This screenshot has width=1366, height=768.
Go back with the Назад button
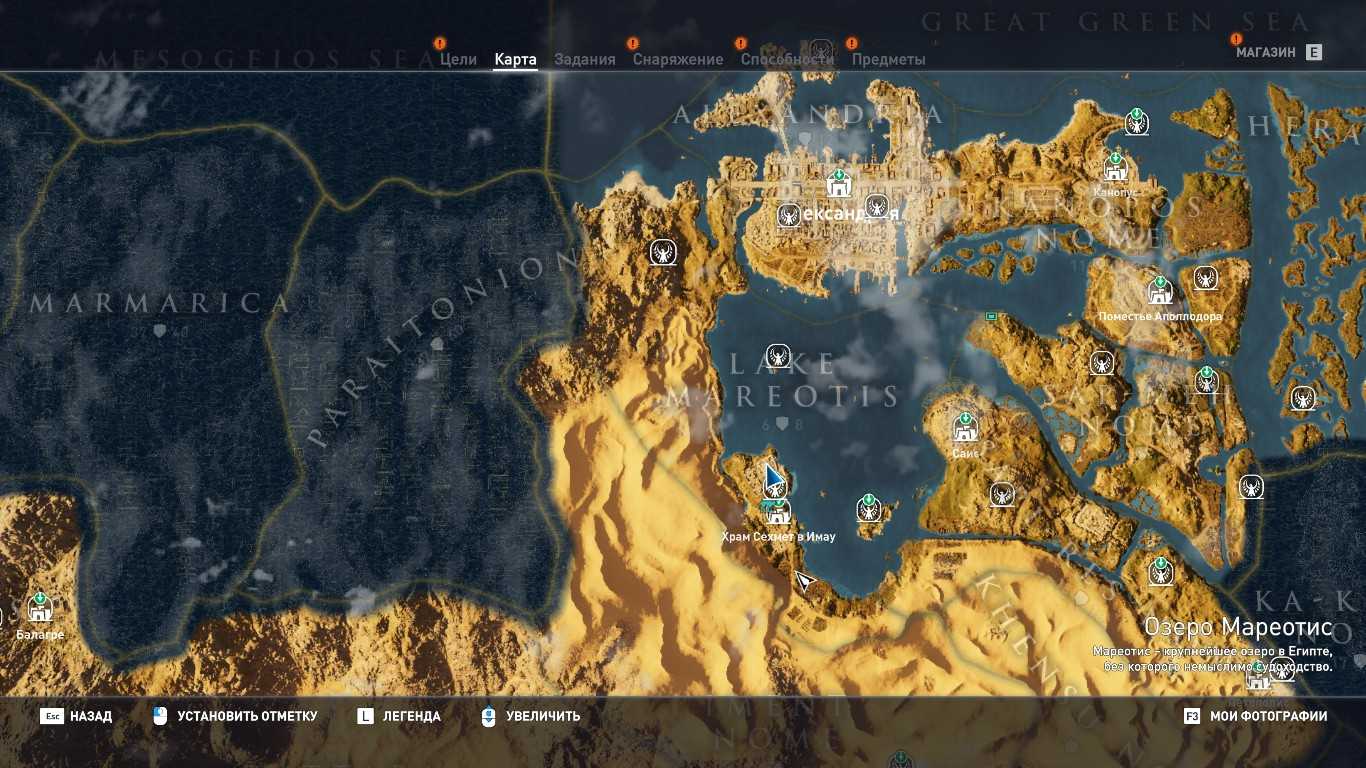(90, 716)
